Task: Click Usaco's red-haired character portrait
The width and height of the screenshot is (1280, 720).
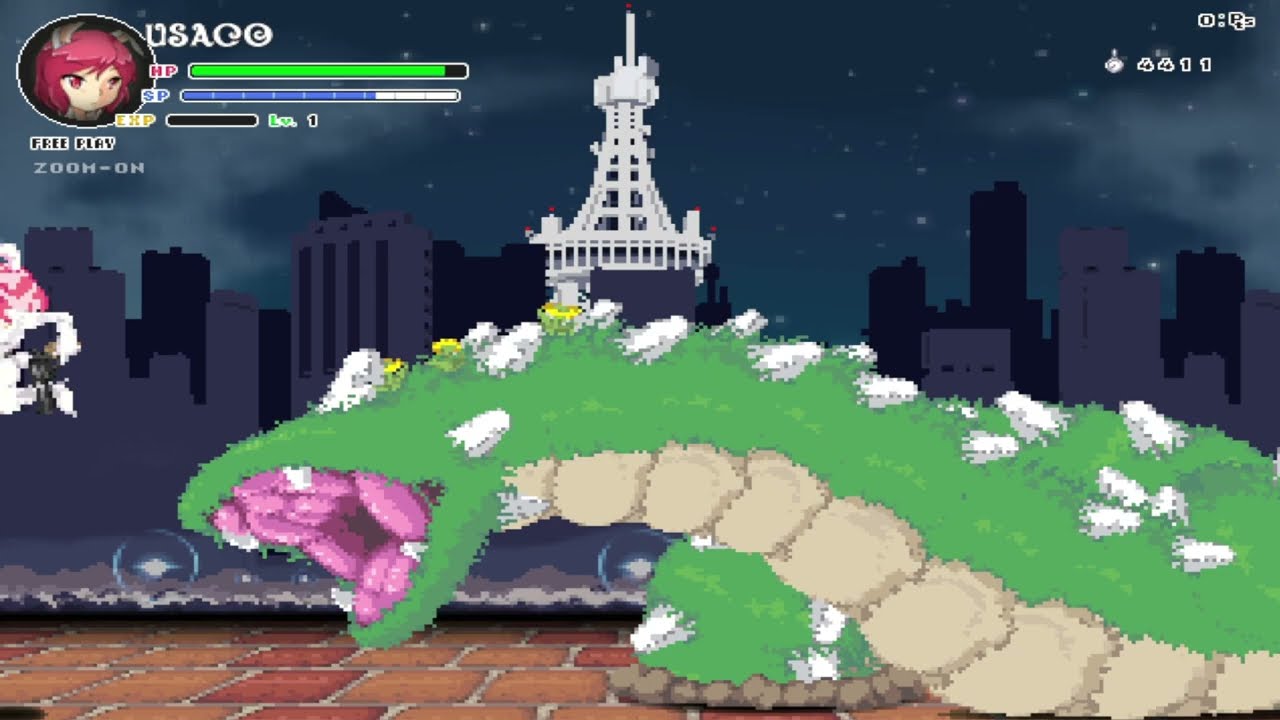Action: tap(87, 72)
